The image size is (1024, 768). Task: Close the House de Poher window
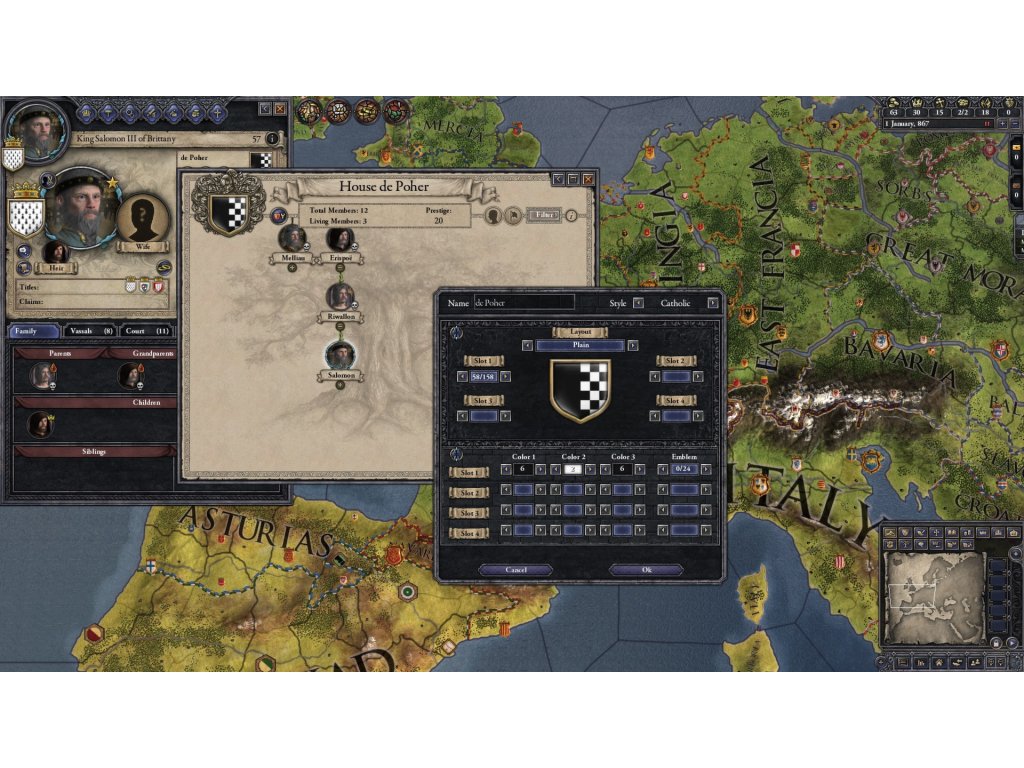(x=588, y=179)
